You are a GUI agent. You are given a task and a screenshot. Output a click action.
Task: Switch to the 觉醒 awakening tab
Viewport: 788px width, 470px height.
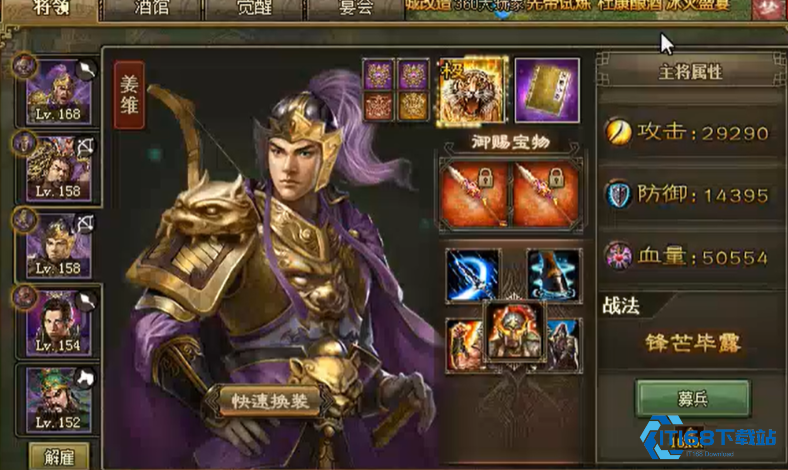[251, 8]
